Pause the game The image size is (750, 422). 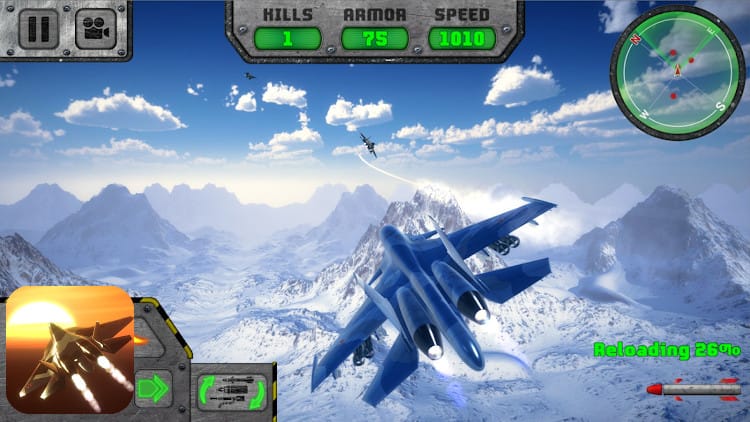38,28
